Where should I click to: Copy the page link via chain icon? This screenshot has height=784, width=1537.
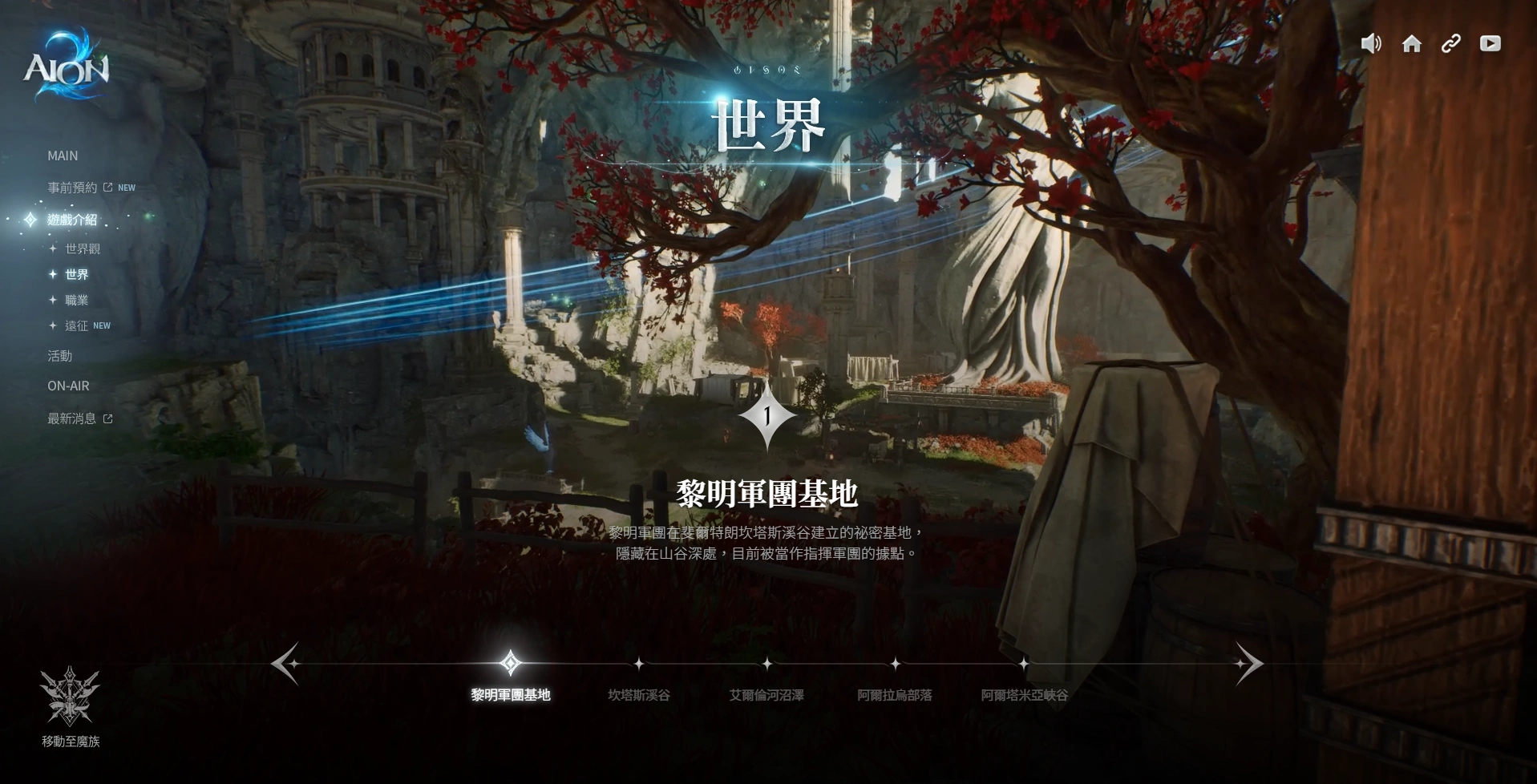point(1450,44)
